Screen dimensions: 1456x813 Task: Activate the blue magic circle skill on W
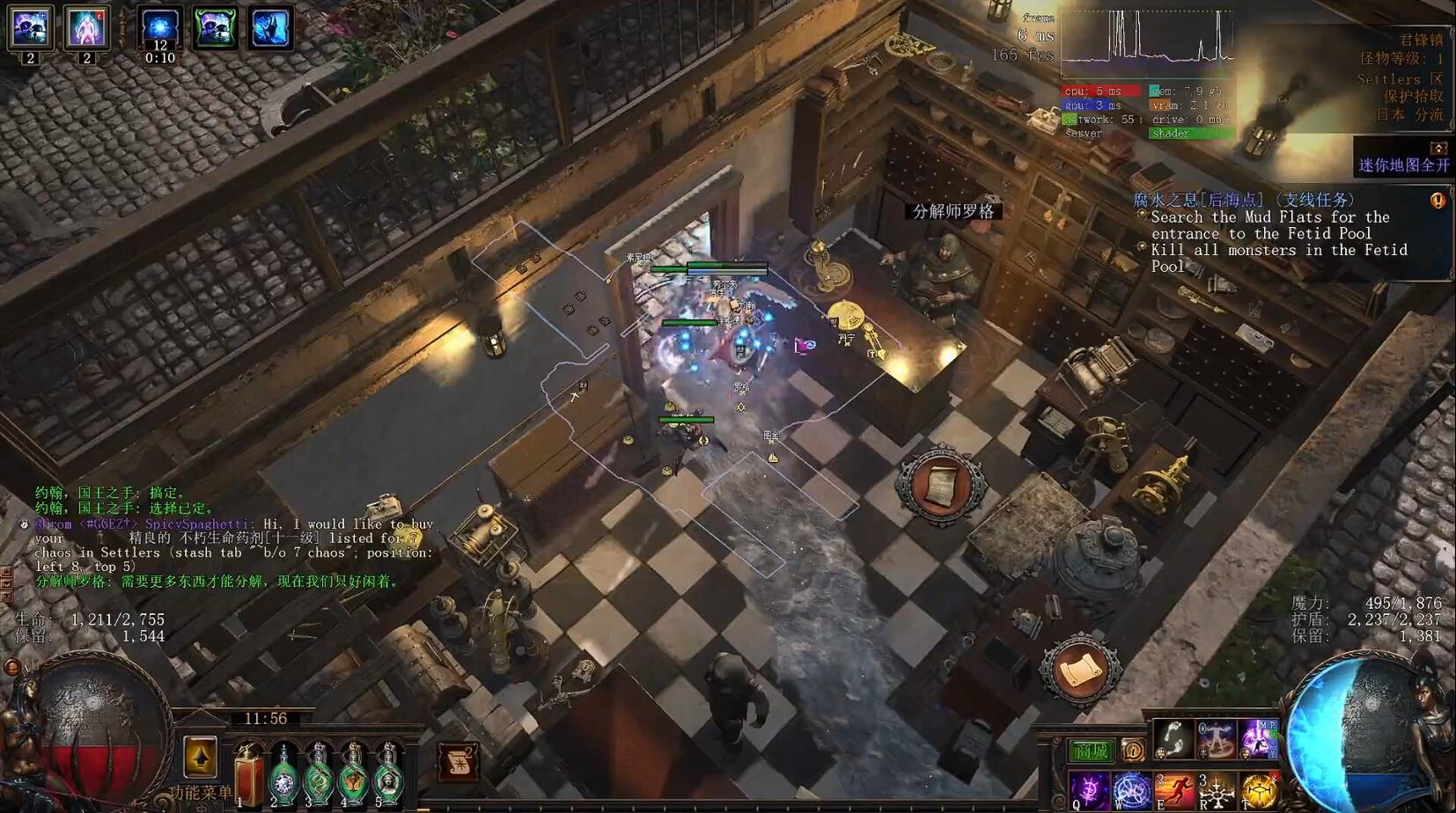coord(1132,791)
